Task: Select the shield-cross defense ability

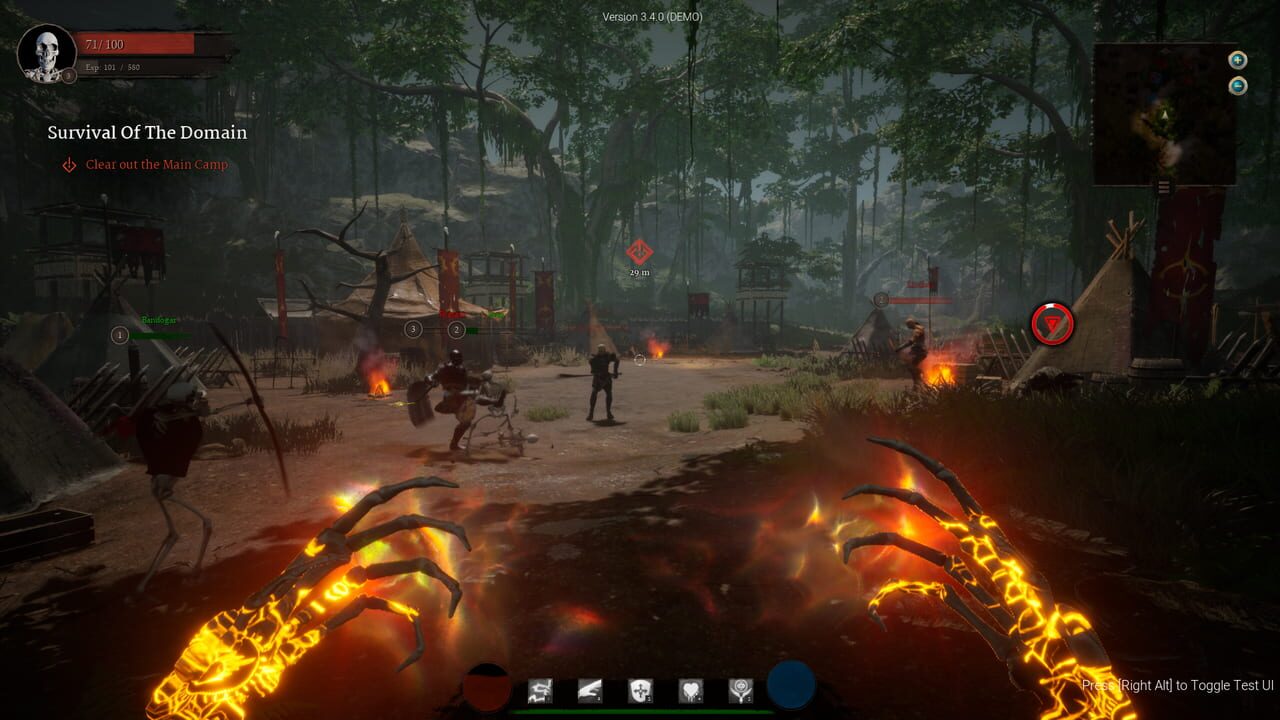Action: point(641,689)
